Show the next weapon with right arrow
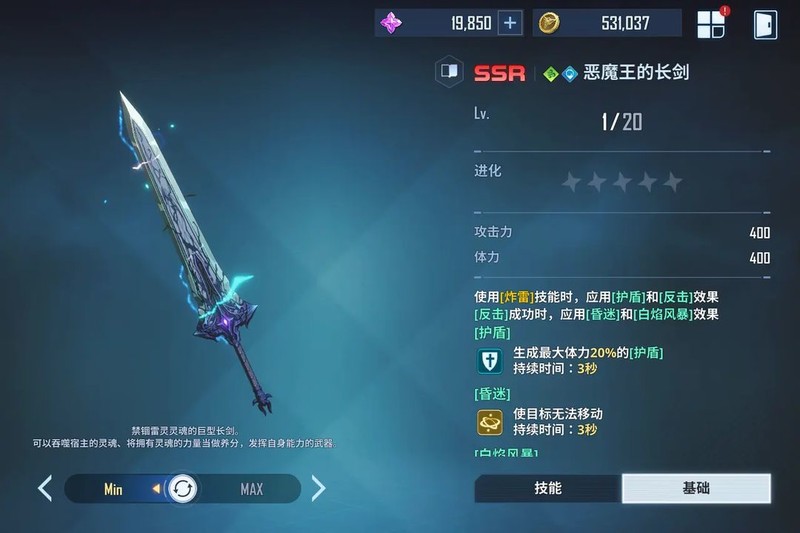Screen dimensions: 800x533 coord(318,488)
